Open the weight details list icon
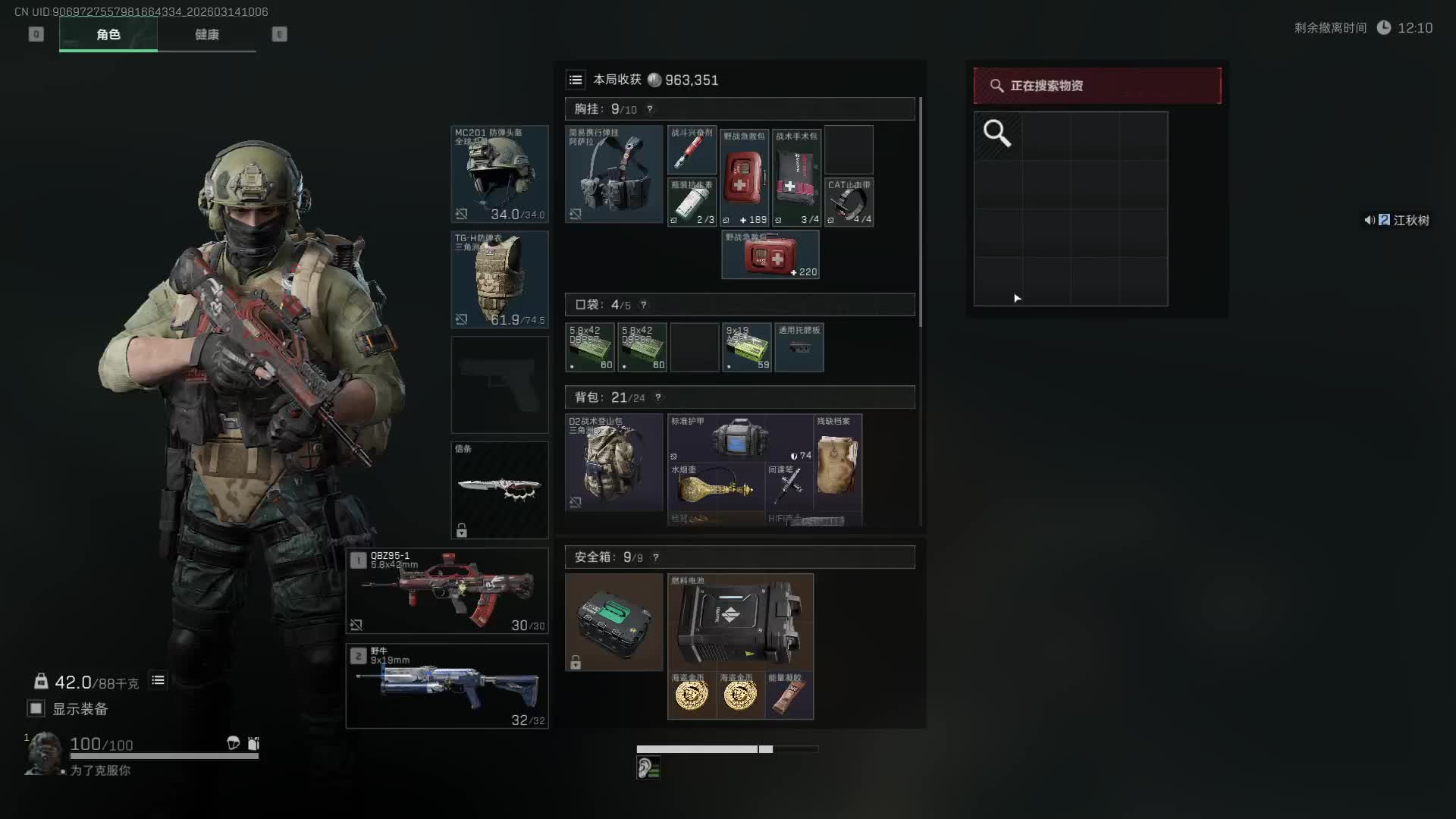Screen dimensions: 1456x819 click(x=158, y=680)
